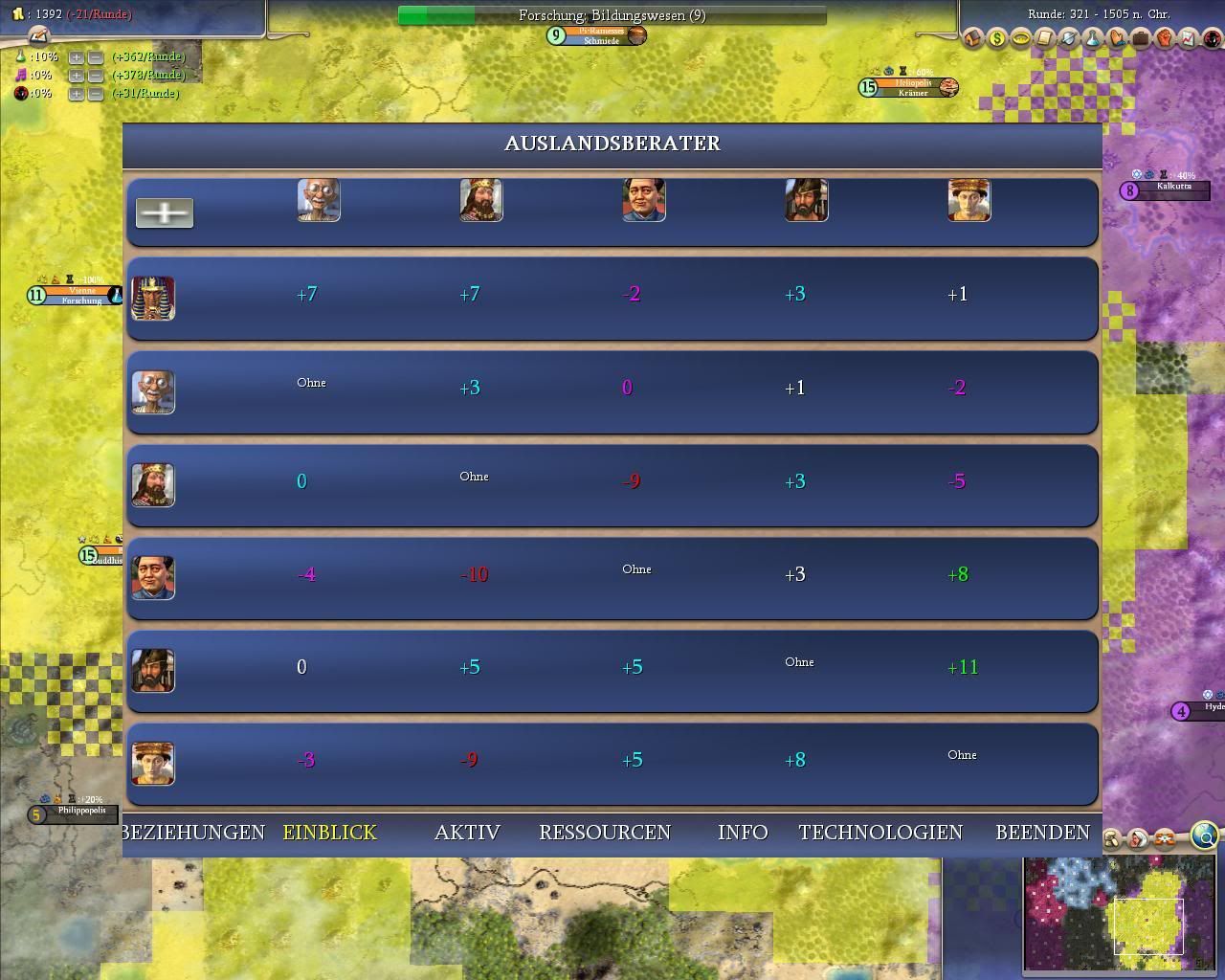Click the minimap overview
The width and height of the screenshot is (1225, 980).
1120,914
